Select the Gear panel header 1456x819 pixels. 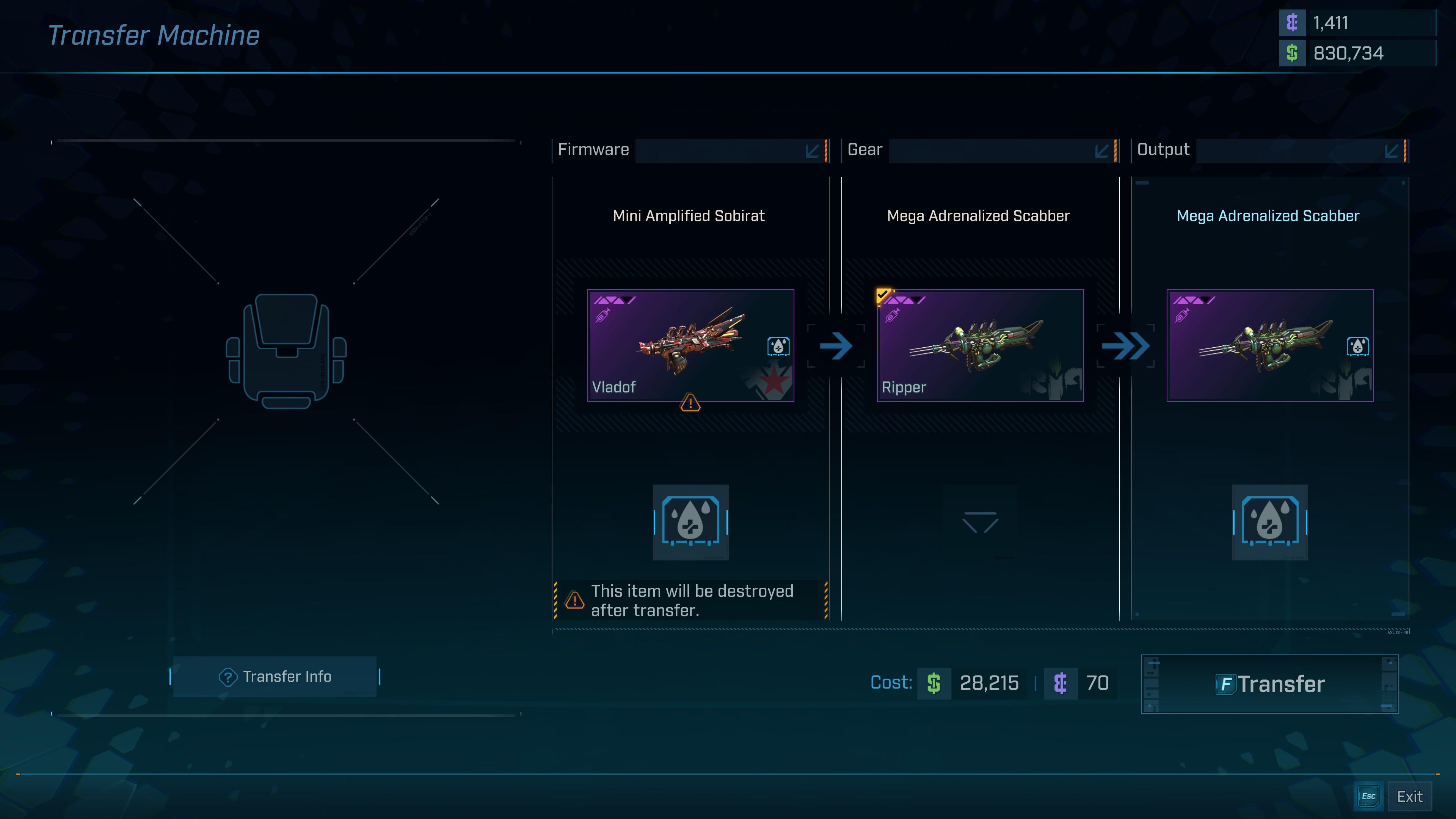coord(864,150)
